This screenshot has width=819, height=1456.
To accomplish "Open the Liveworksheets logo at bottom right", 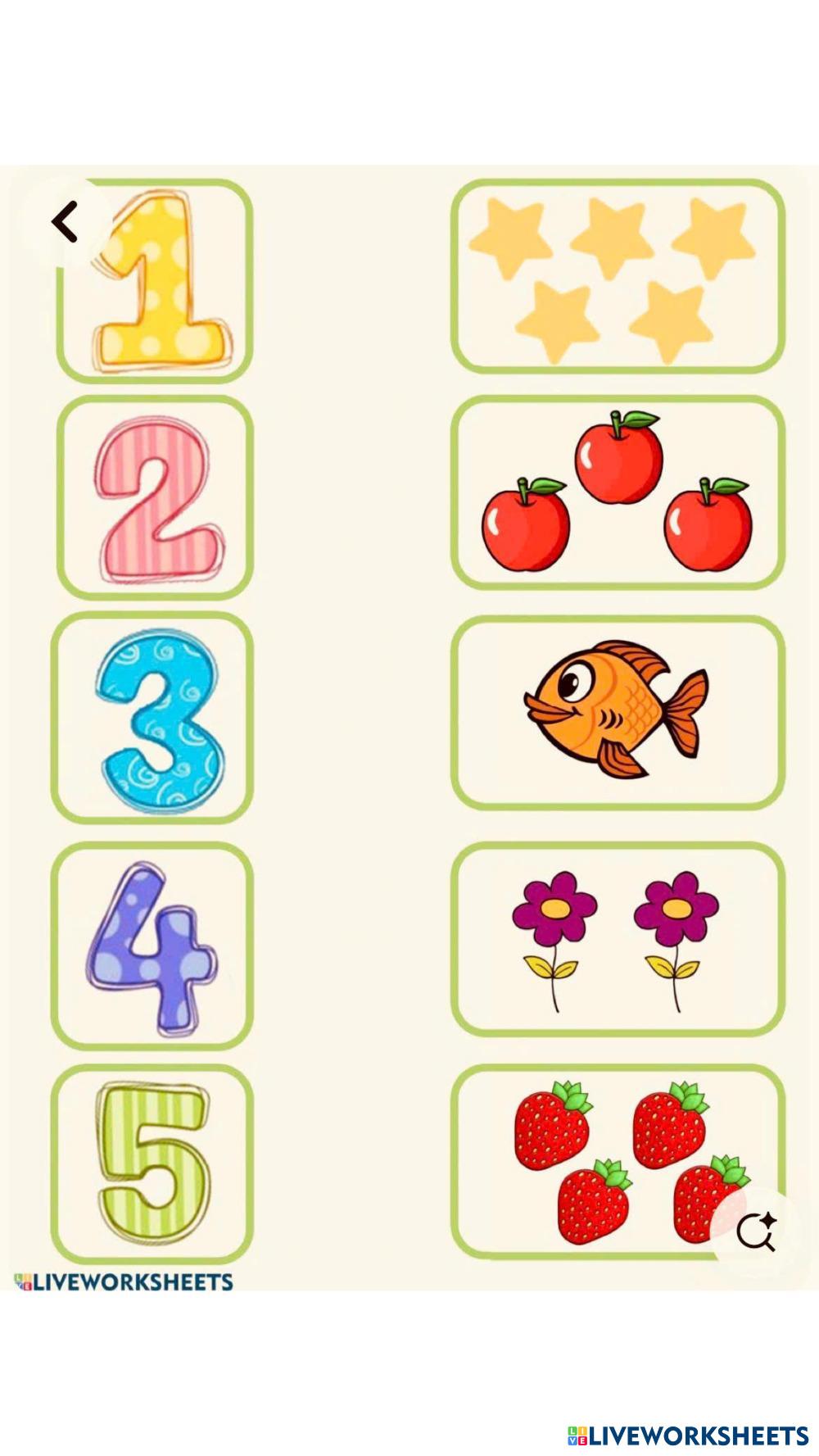I will 688,1435.
